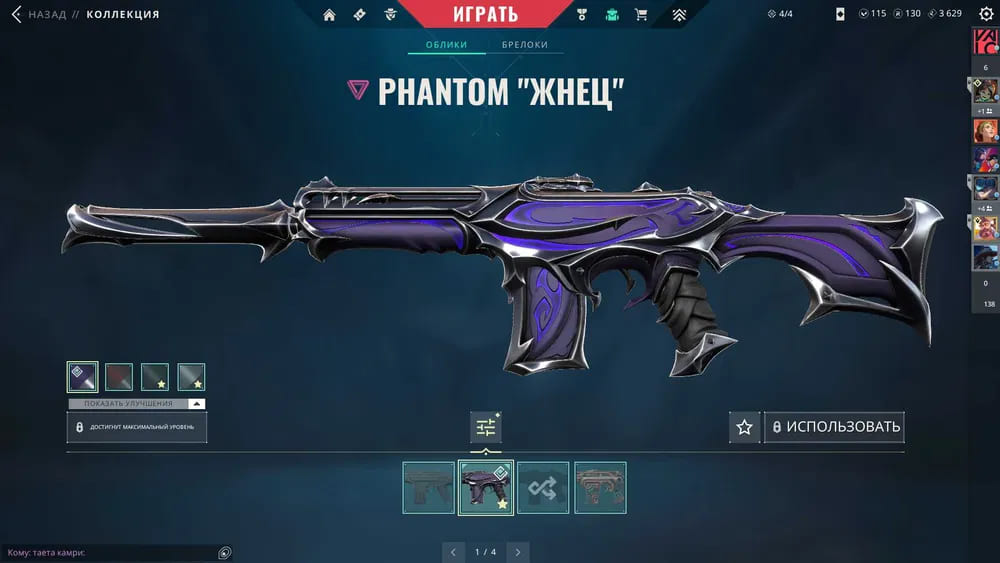Choose the random shuffle skin tile

coord(543,487)
